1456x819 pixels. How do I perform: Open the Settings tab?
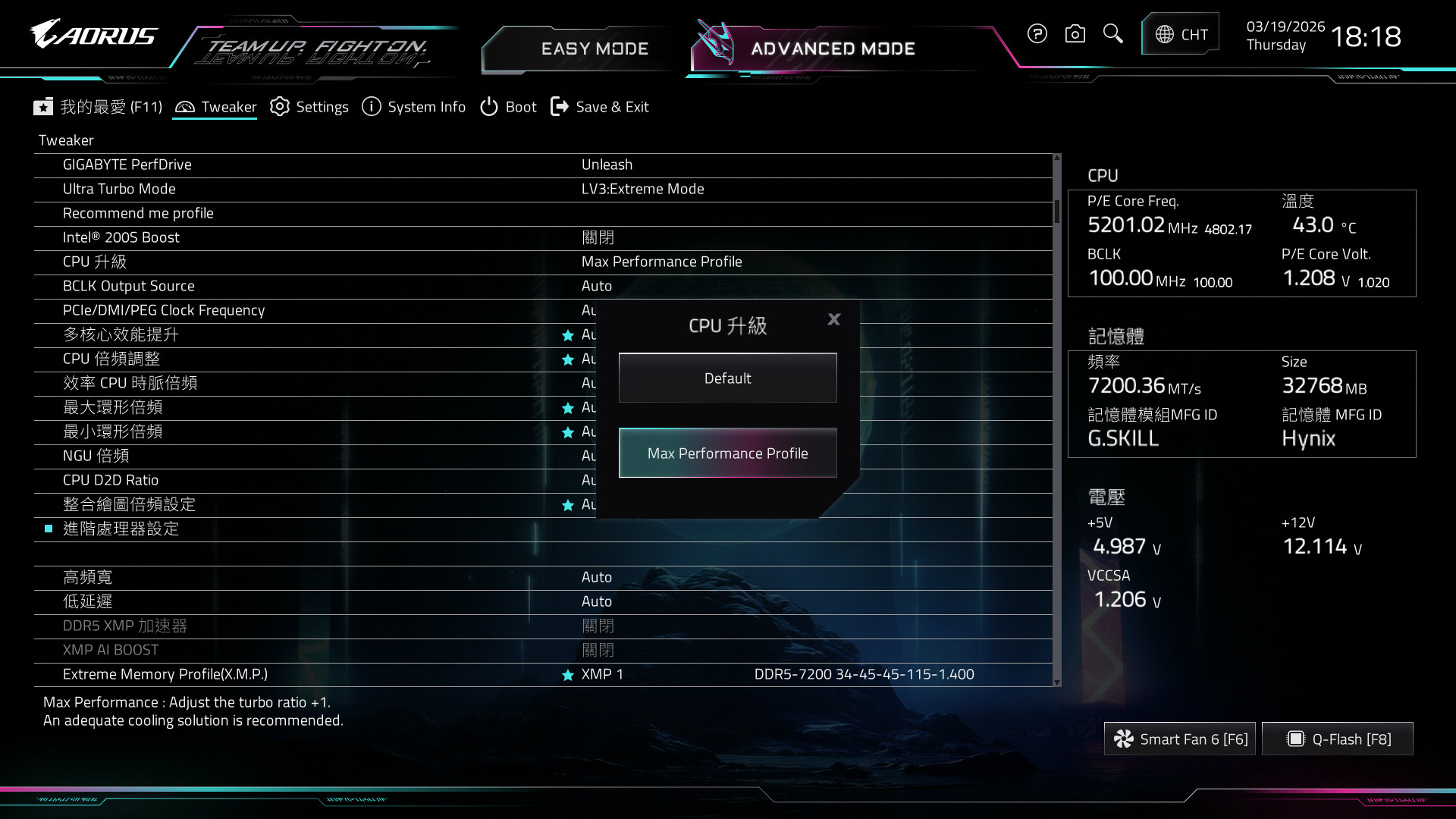click(309, 107)
